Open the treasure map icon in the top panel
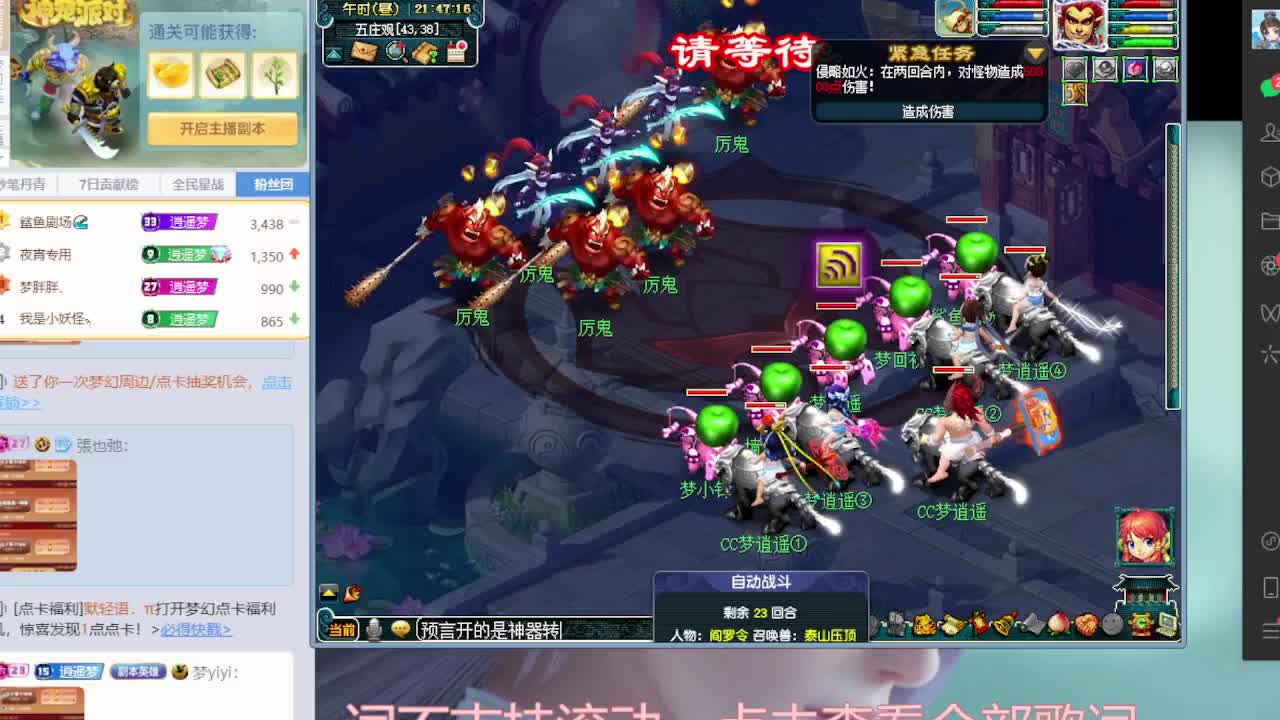Image resolution: width=1280 pixels, height=720 pixels. pos(425,51)
